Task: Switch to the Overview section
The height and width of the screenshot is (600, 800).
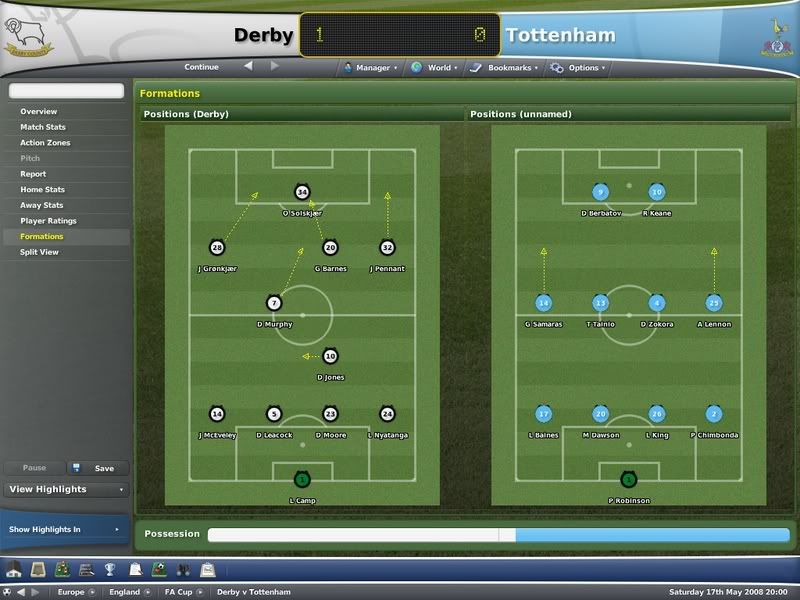Action: (39, 112)
